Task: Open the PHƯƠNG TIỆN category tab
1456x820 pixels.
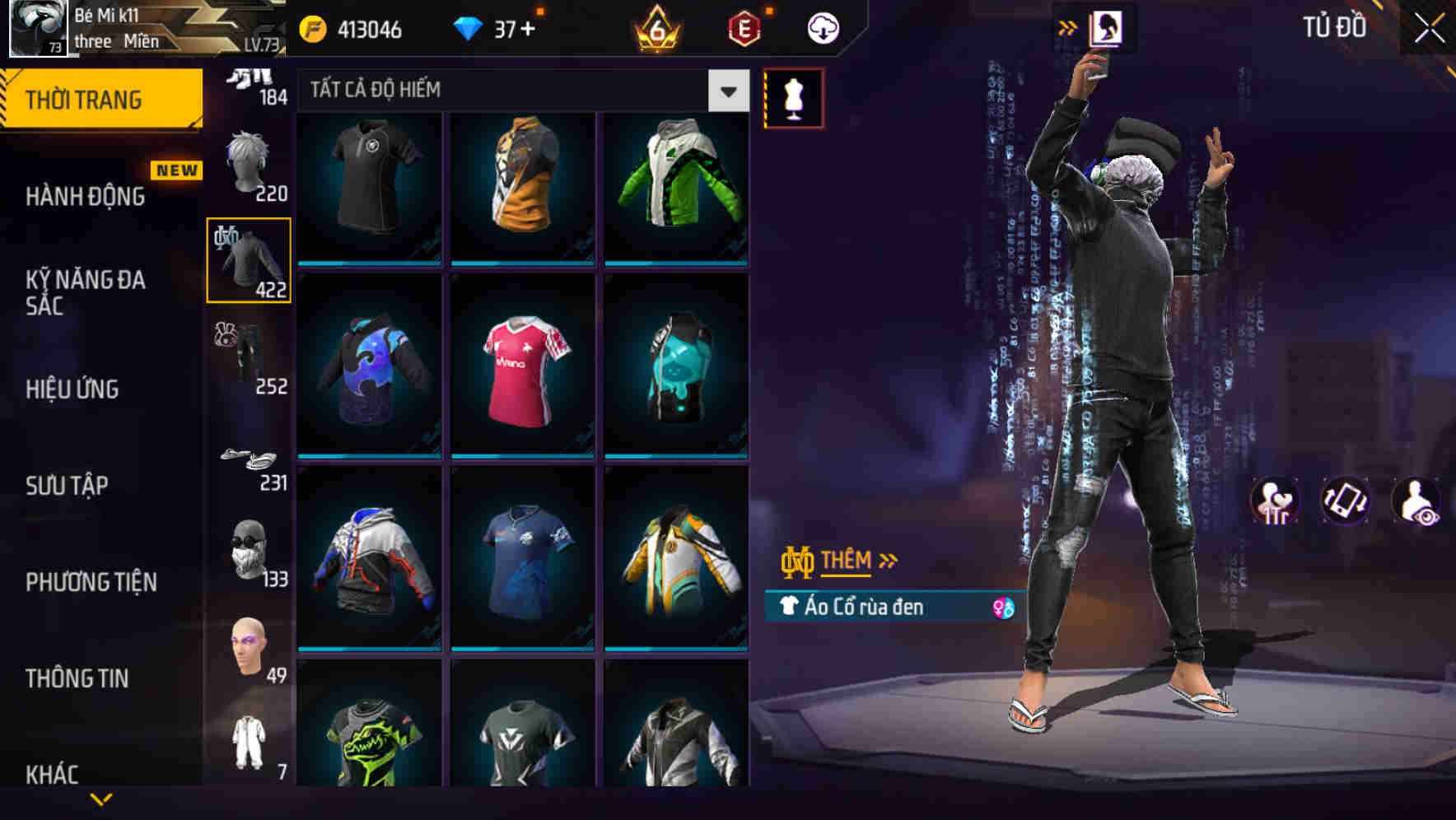Action: pyautogui.click(x=91, y=581)
